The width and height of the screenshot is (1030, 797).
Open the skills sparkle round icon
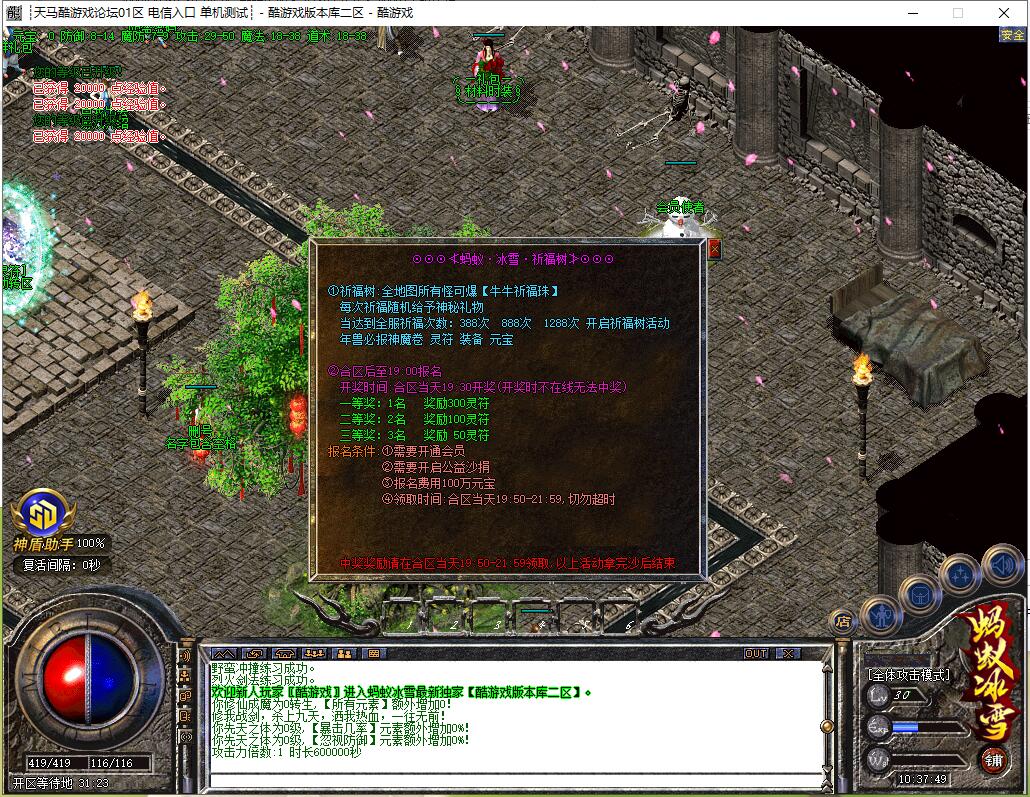click(959, 574)
